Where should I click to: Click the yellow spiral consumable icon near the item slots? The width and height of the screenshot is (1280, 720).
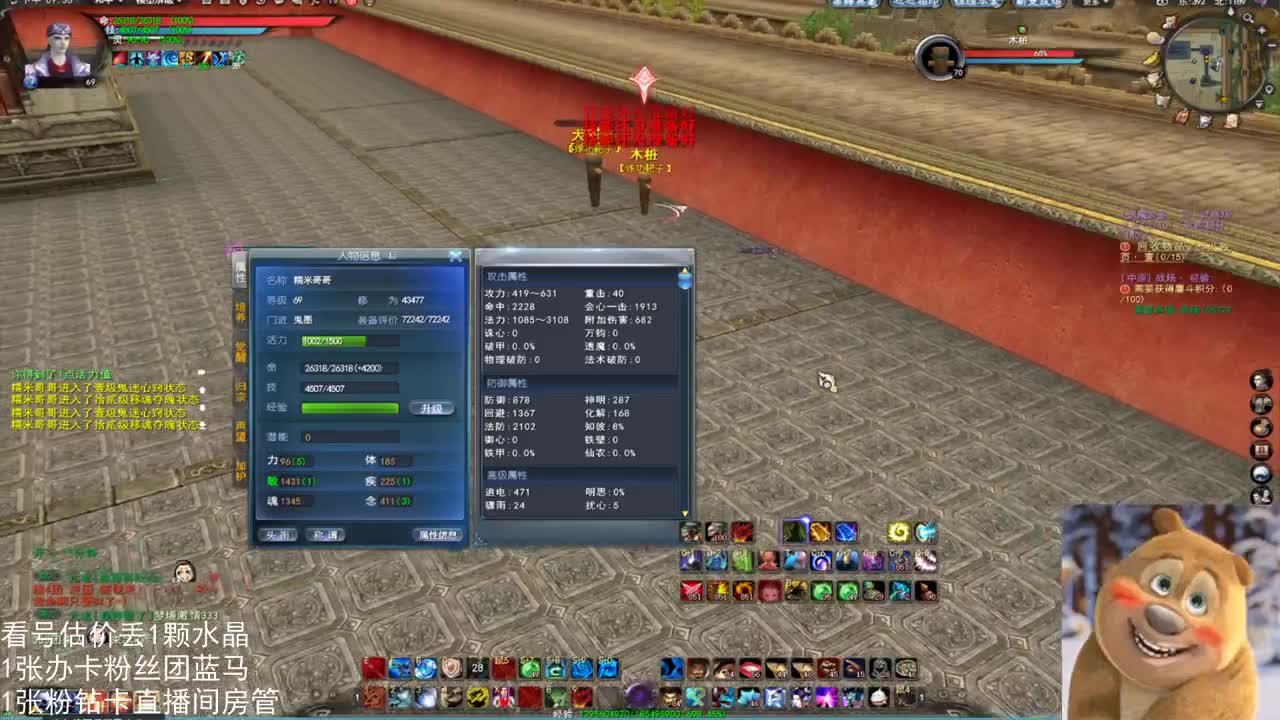point(898,531)
